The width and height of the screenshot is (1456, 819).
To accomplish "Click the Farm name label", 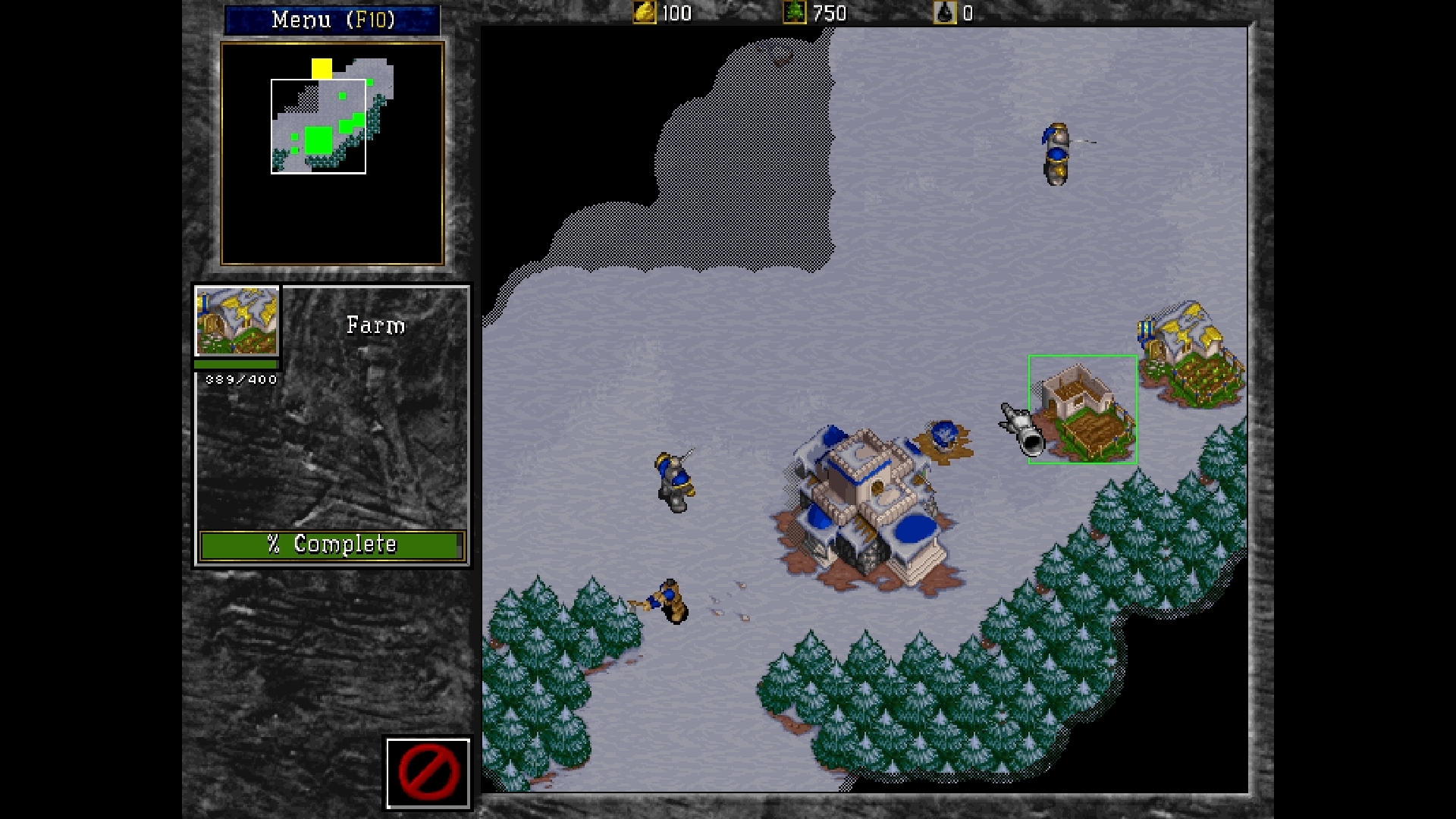I will click(x=375, y=325).
